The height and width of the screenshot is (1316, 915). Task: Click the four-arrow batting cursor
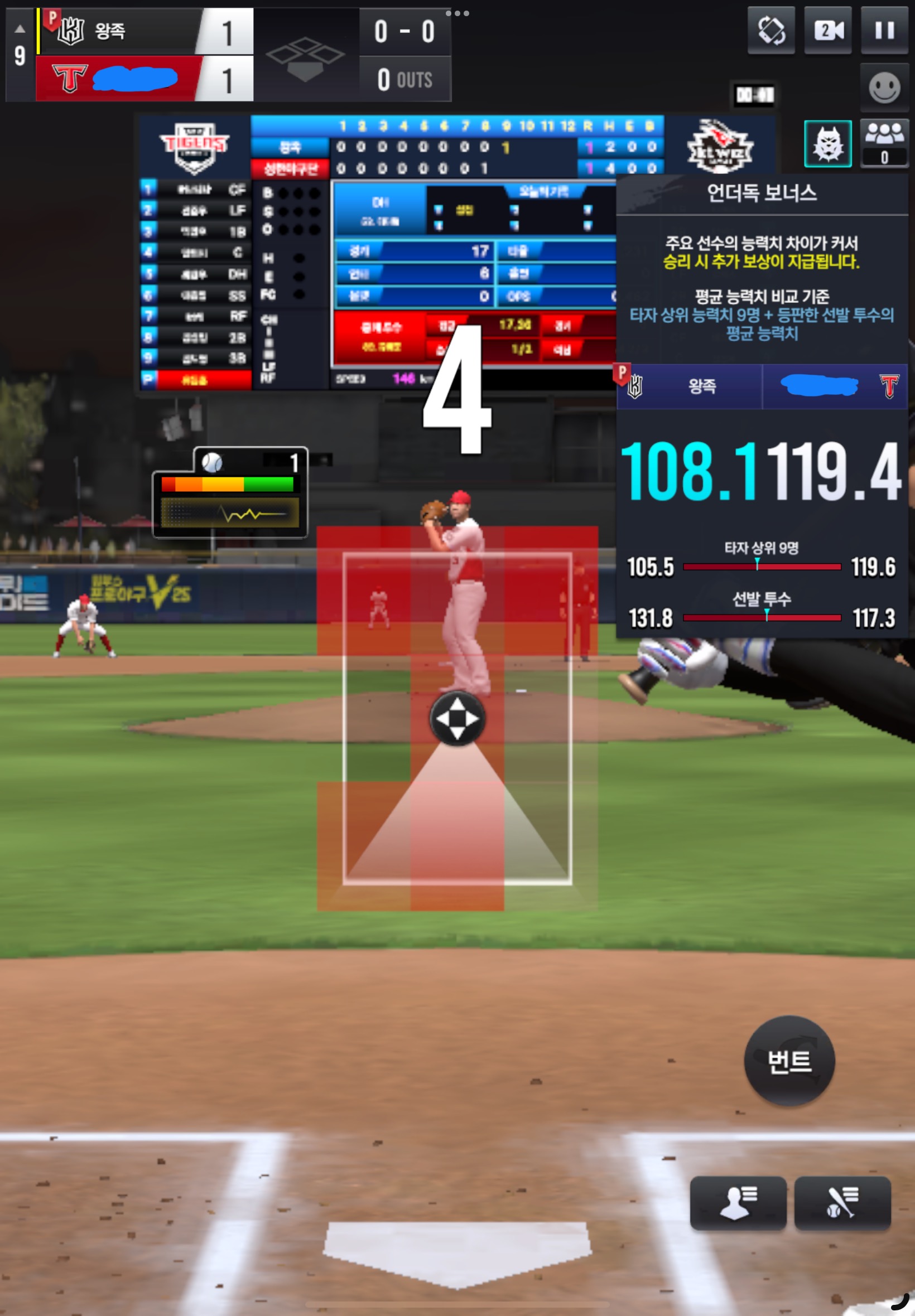(457, 718)
